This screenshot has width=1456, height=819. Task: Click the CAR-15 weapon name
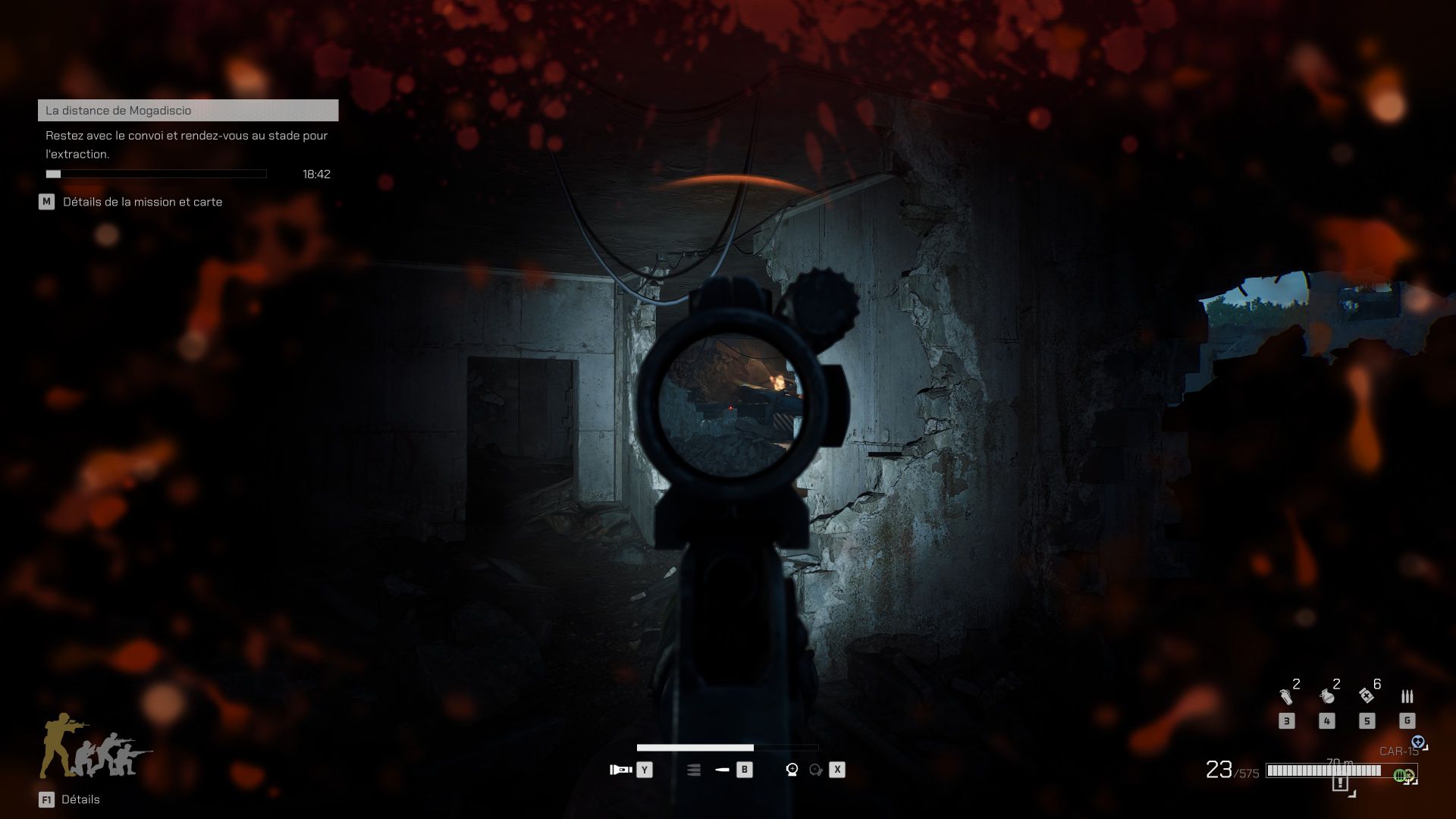pyautogui.click(x=1397, y=752)
